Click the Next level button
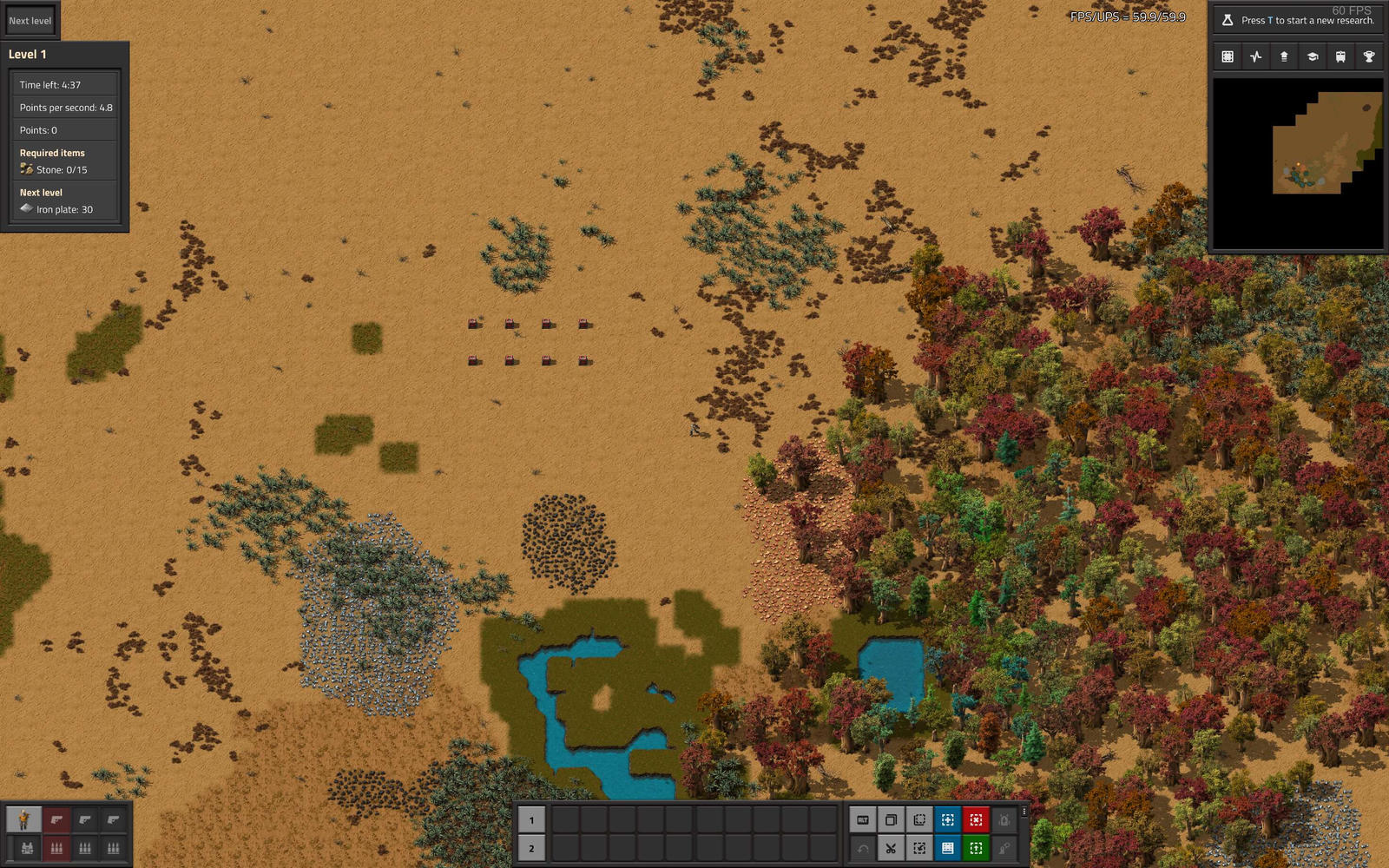 30,21
